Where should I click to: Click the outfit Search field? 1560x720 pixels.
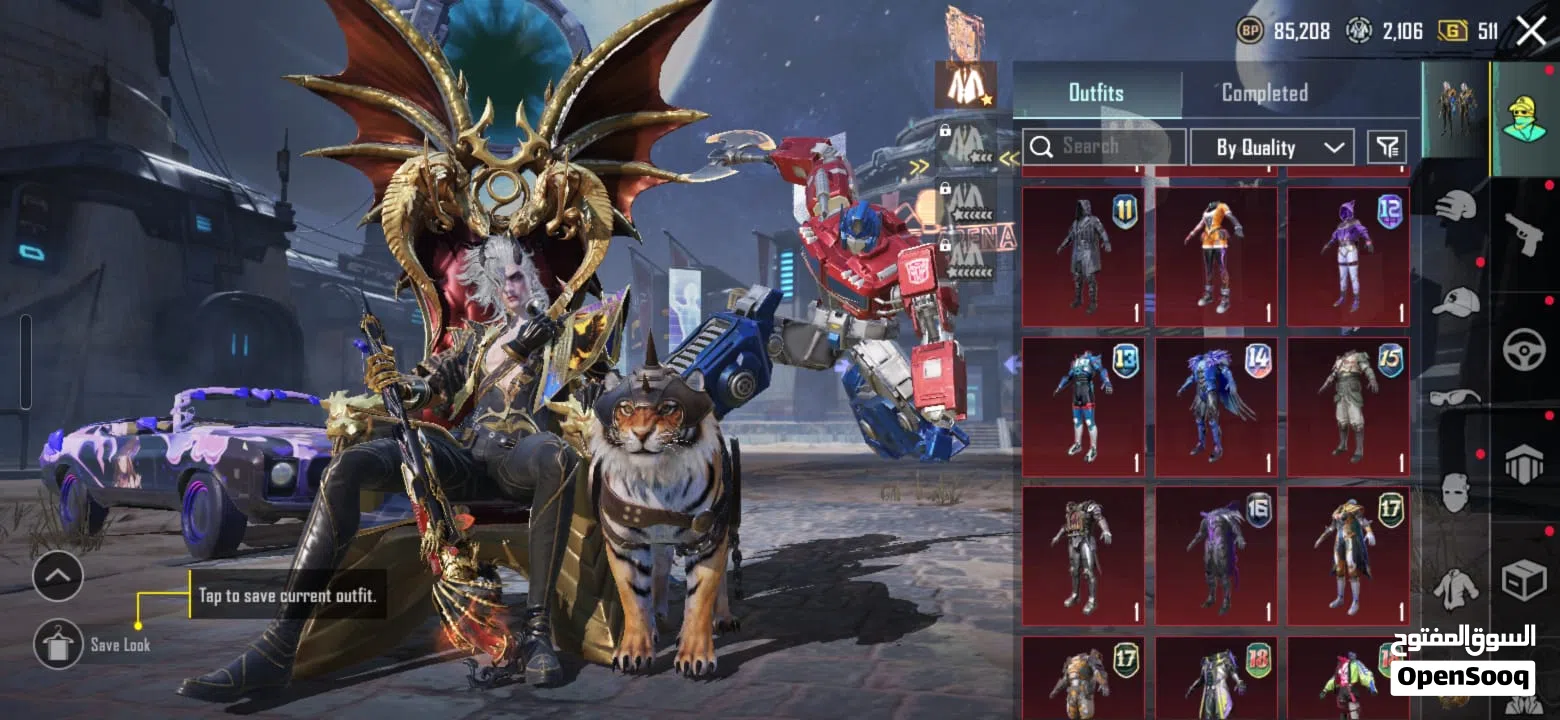[x=1104, y=147]
